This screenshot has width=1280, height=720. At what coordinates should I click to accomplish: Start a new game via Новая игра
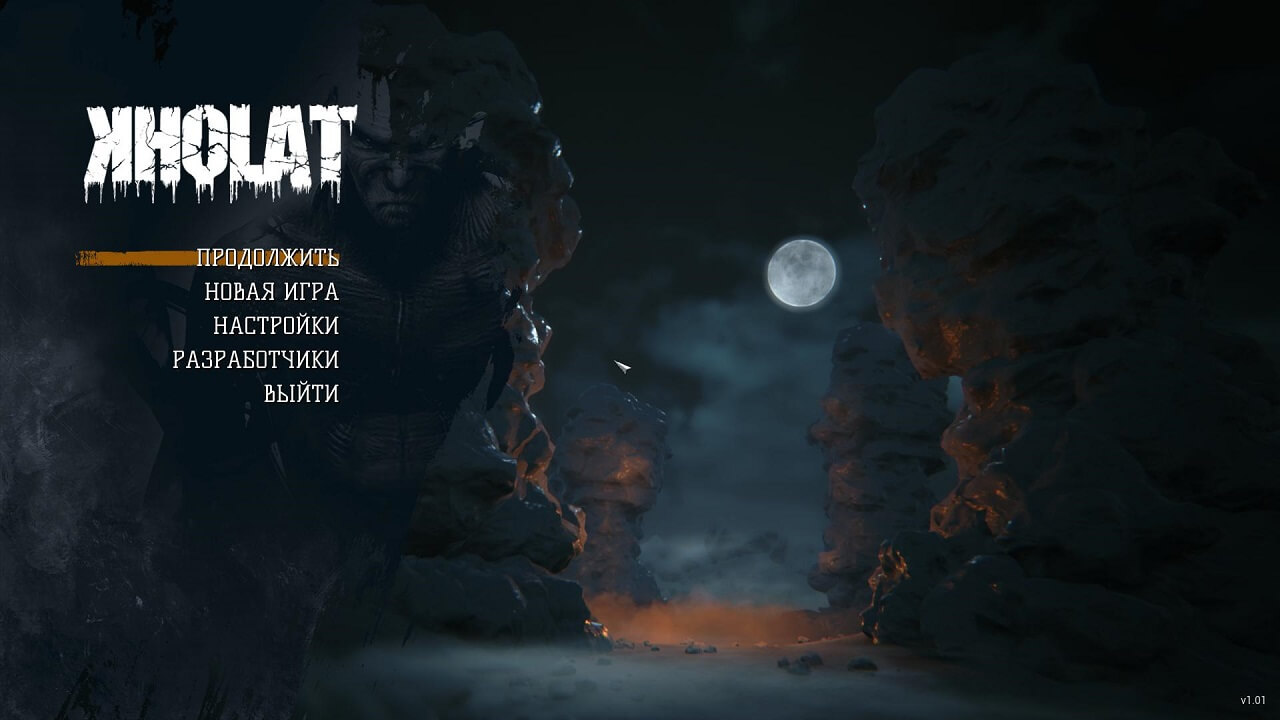[271, 292]
